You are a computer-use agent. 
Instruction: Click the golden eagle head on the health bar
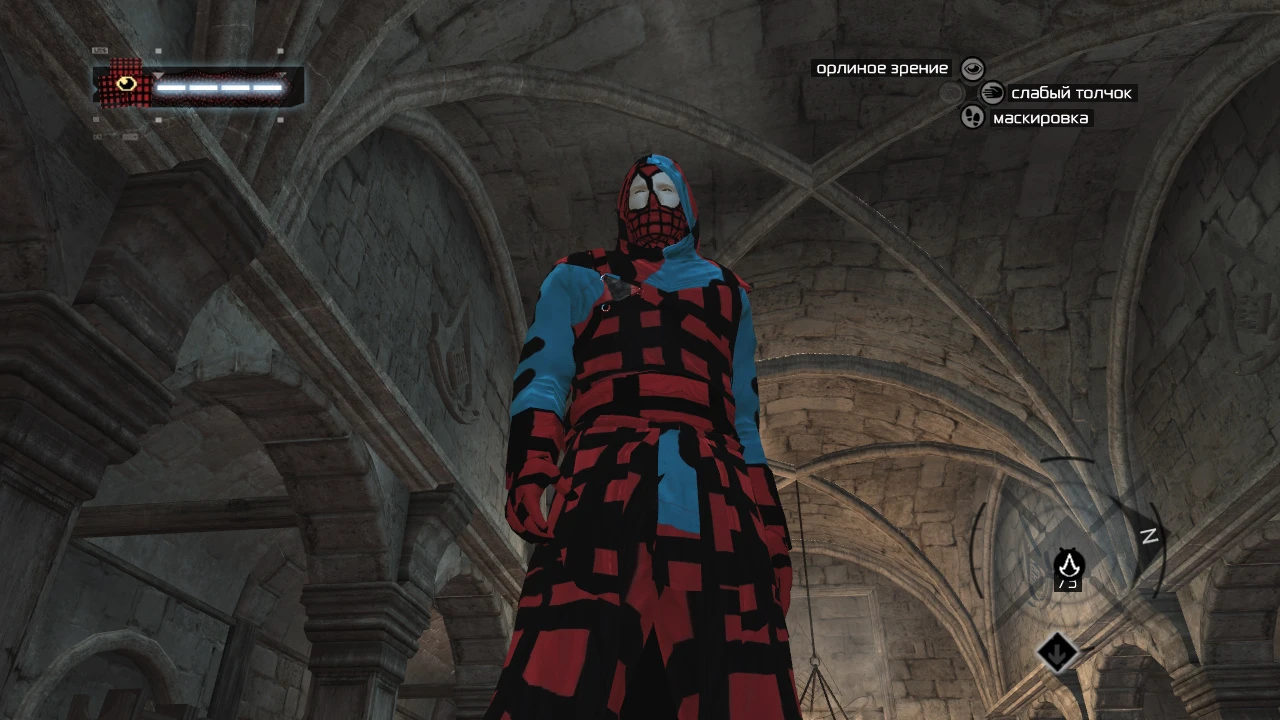(125, 83)
